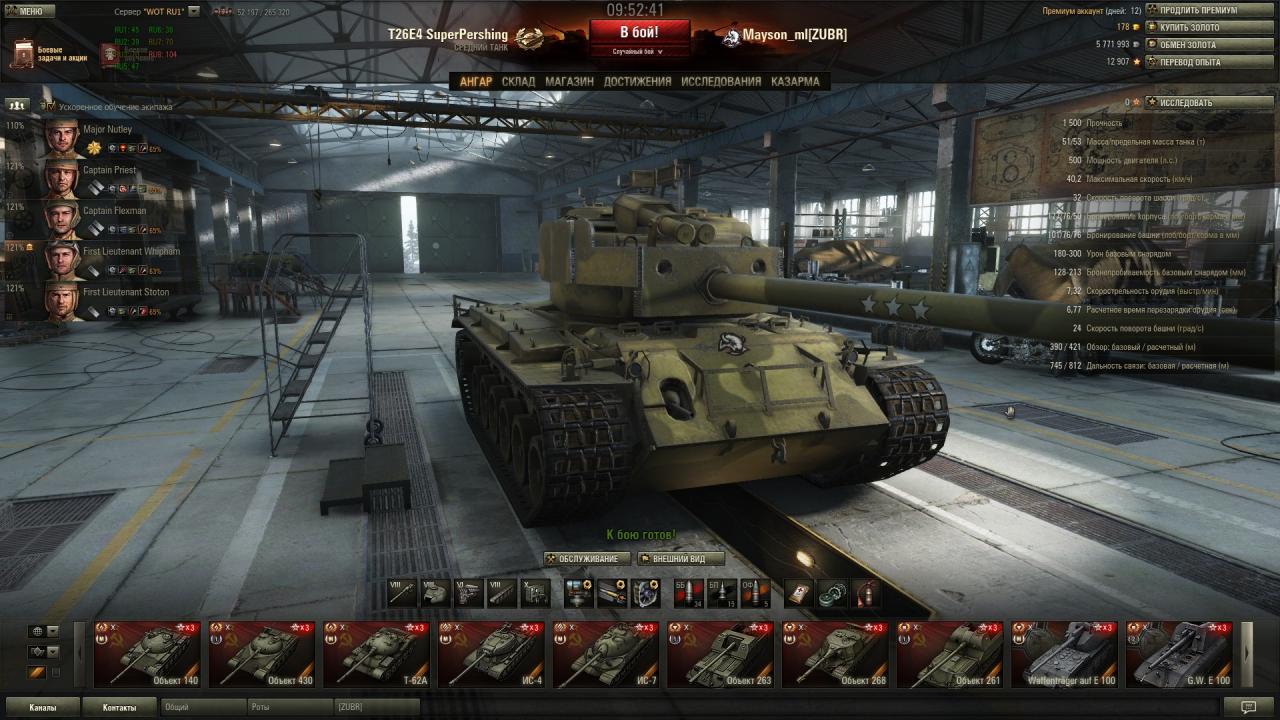Click the КУПИТЬ ЗОЛОТО button
Viewport: 1280px width, 720px height.
point(1209,27)
